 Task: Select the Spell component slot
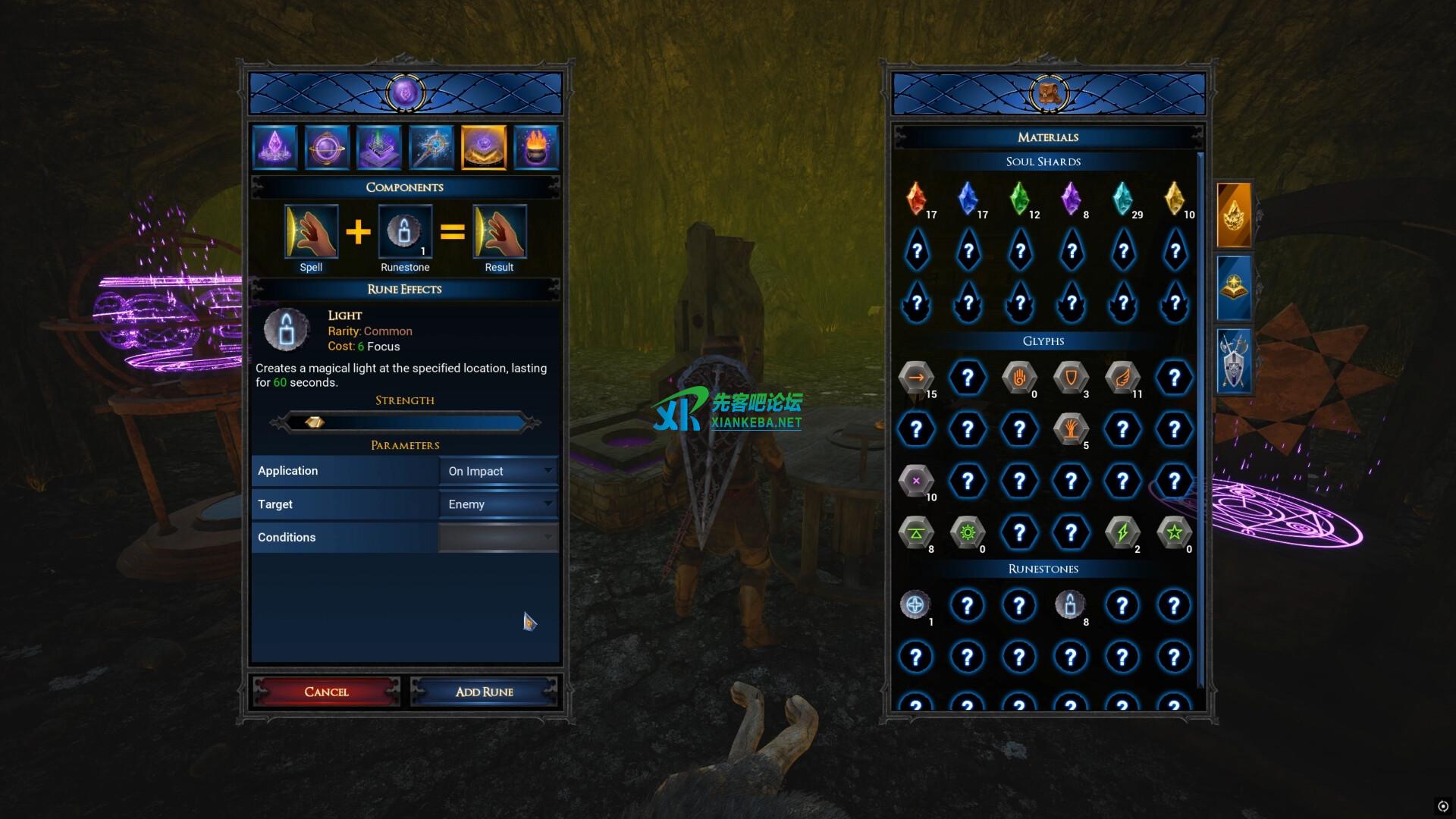[311, 232]
